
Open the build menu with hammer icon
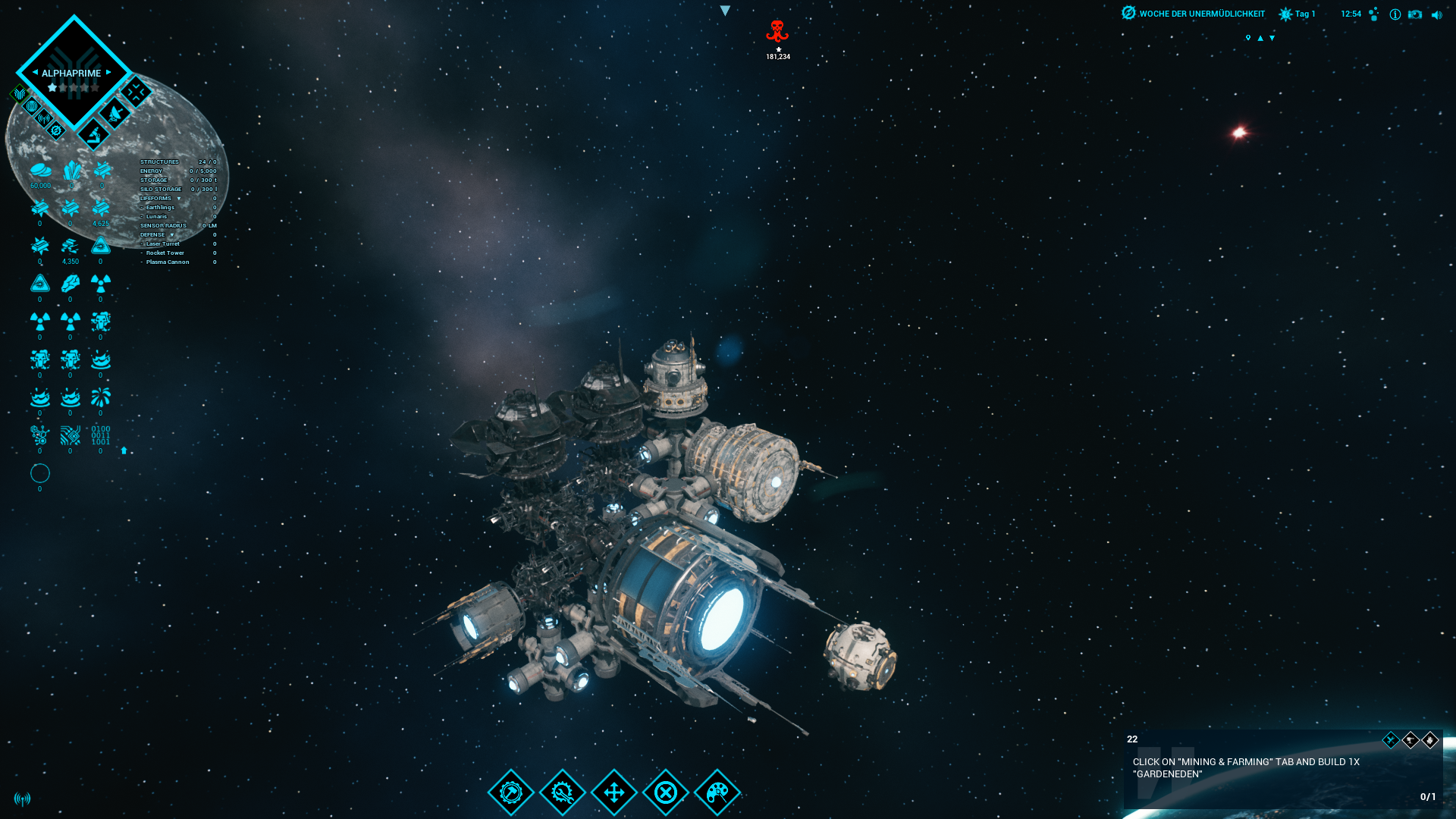pyautogui.click(x=511, y=792)
